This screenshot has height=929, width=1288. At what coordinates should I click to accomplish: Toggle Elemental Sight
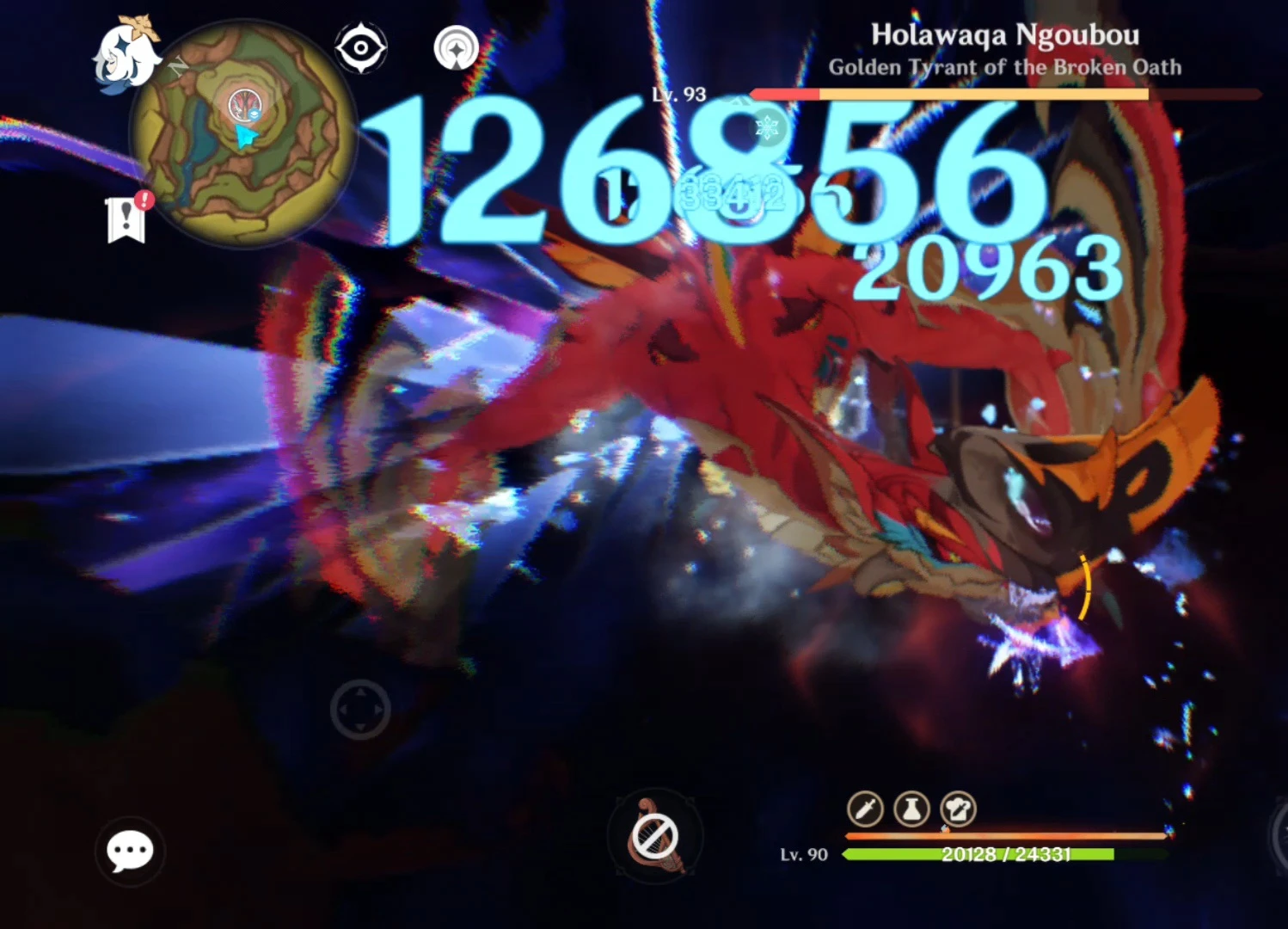coord(361,47)
